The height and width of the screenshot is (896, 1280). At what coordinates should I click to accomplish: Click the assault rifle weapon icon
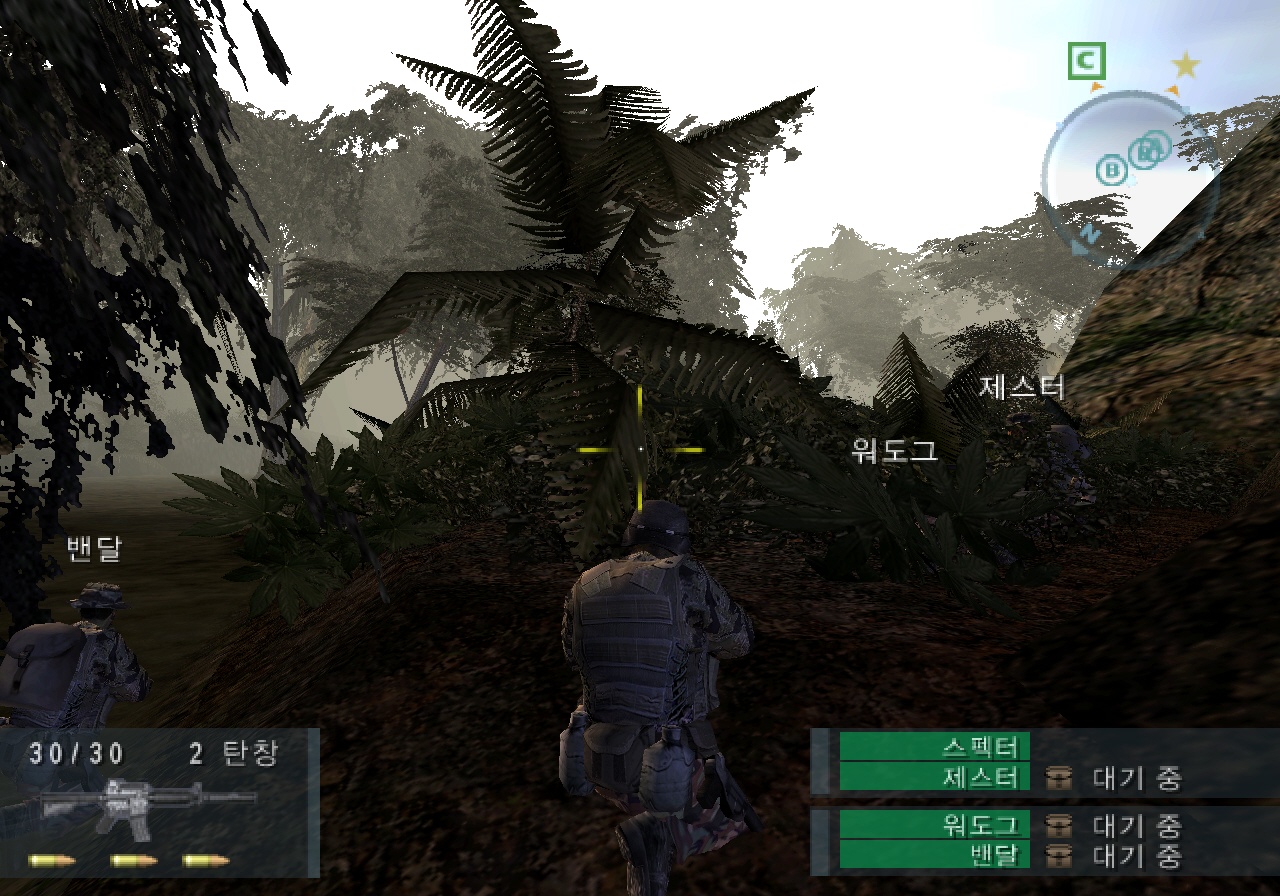click(147, 805)
